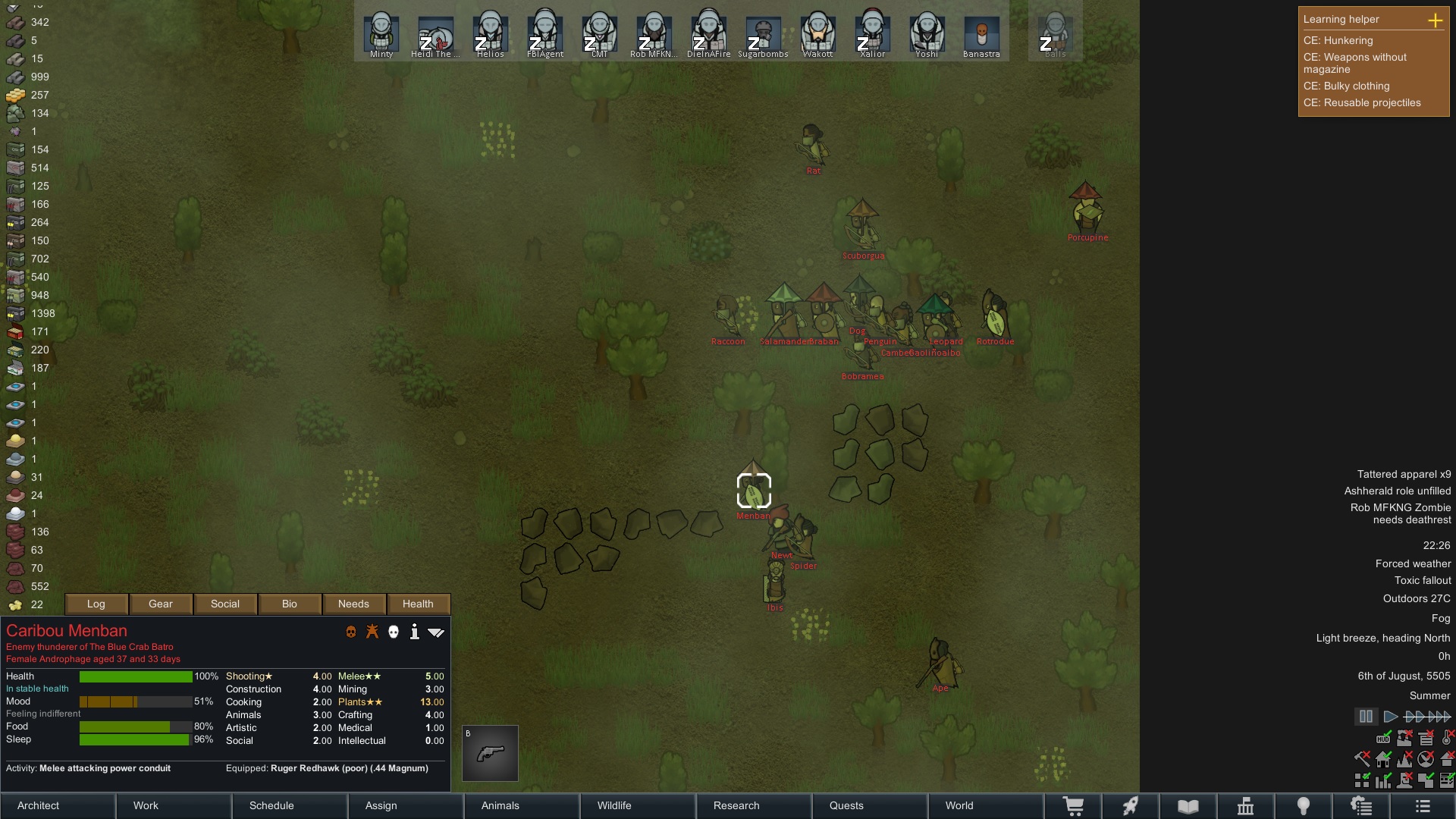Select colonist Minty's portrait

pyautogui.click(x=381, y=33)
